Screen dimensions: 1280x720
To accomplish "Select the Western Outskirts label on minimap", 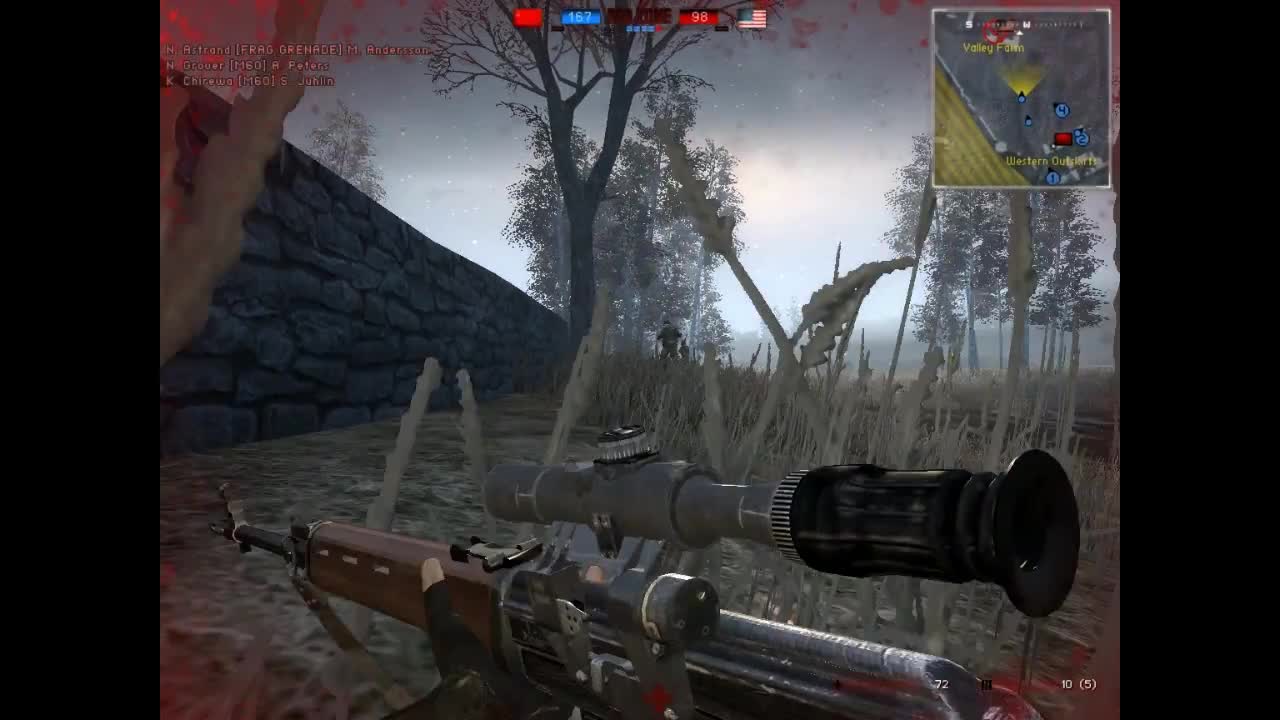I will pos(1050,160).
